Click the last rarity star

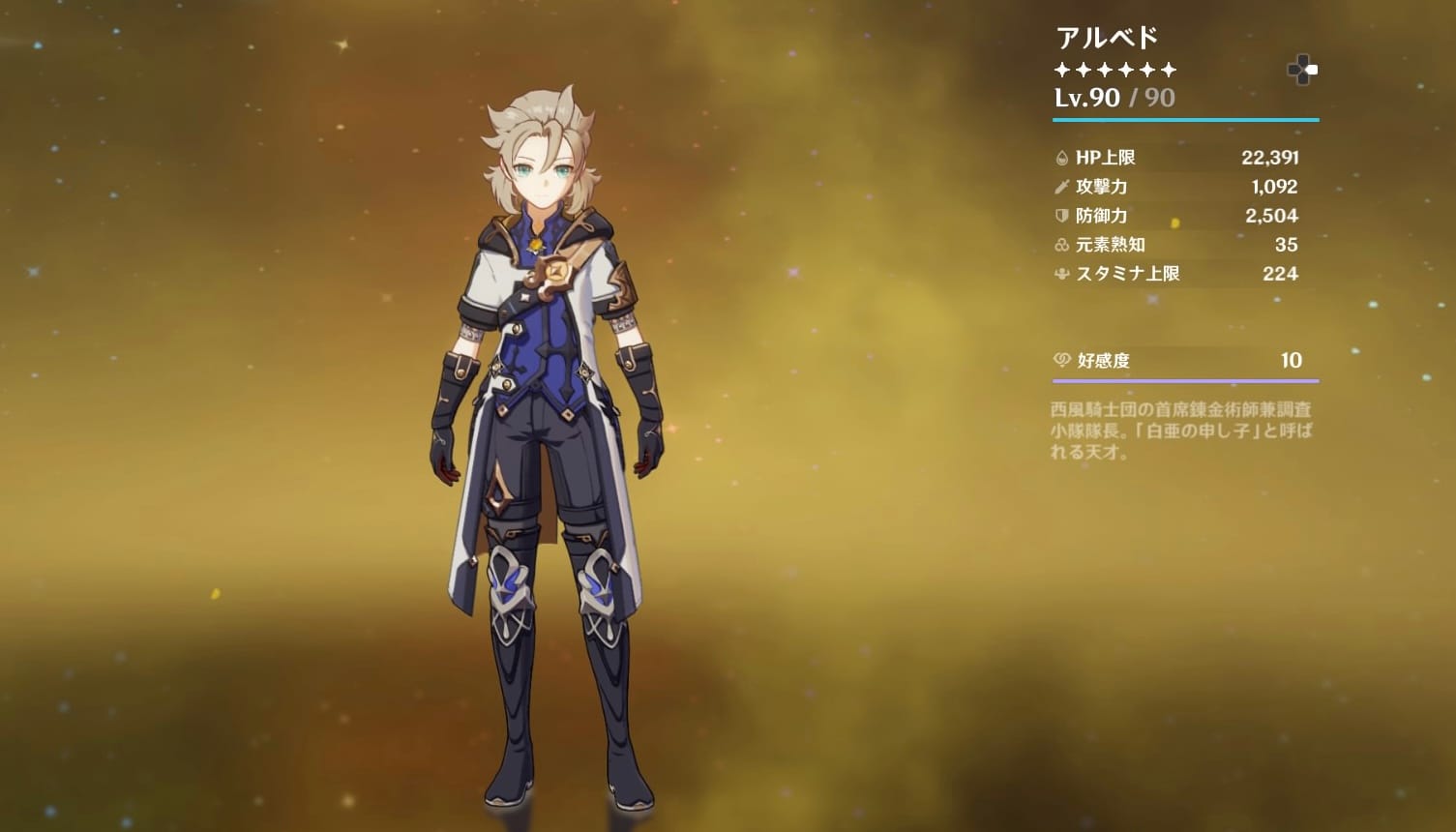[1166, 69]
